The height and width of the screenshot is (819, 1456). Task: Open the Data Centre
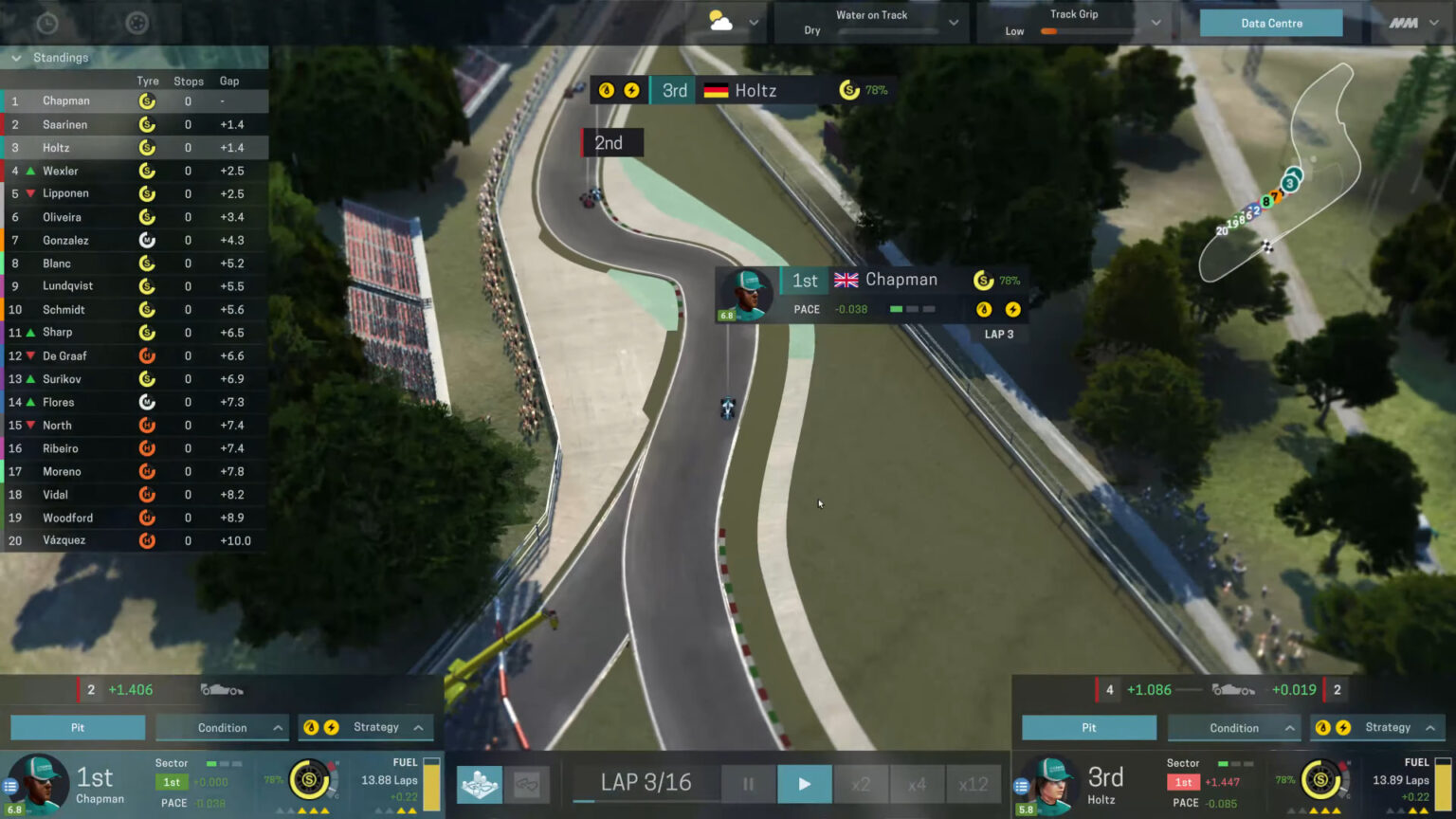[1270, 23]
